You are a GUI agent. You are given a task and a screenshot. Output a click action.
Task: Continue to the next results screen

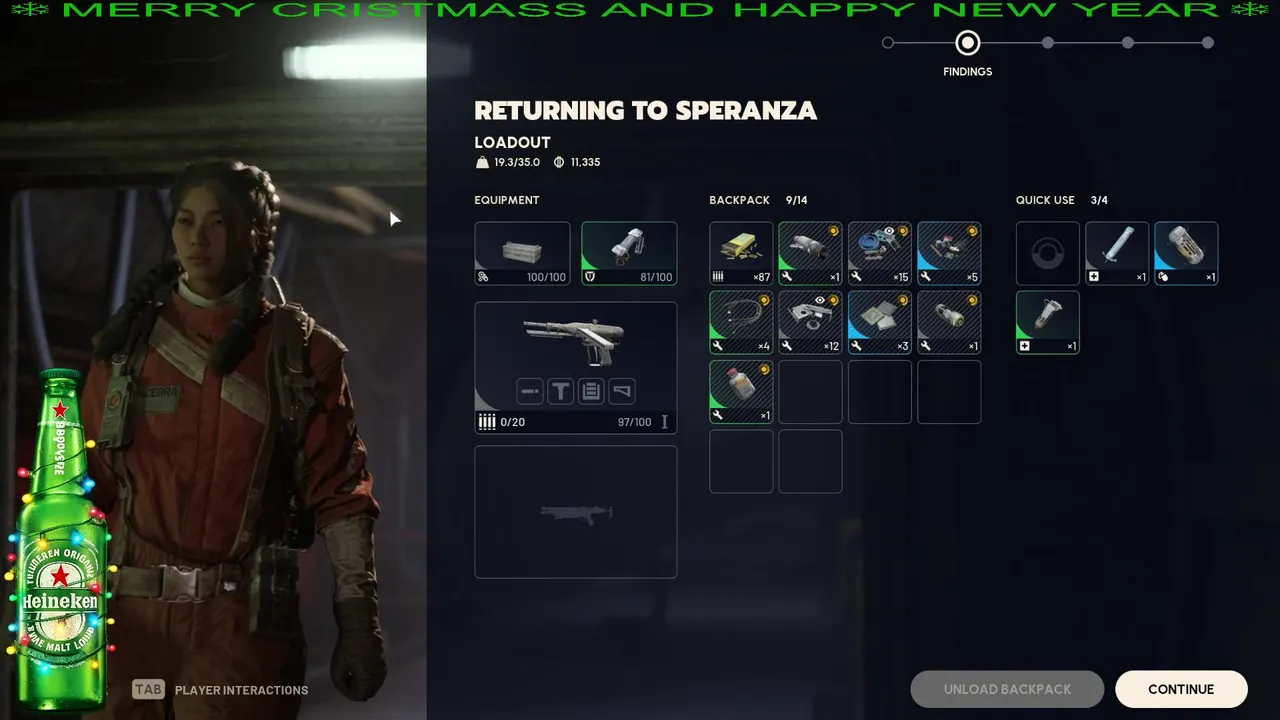coord(1181,689)
